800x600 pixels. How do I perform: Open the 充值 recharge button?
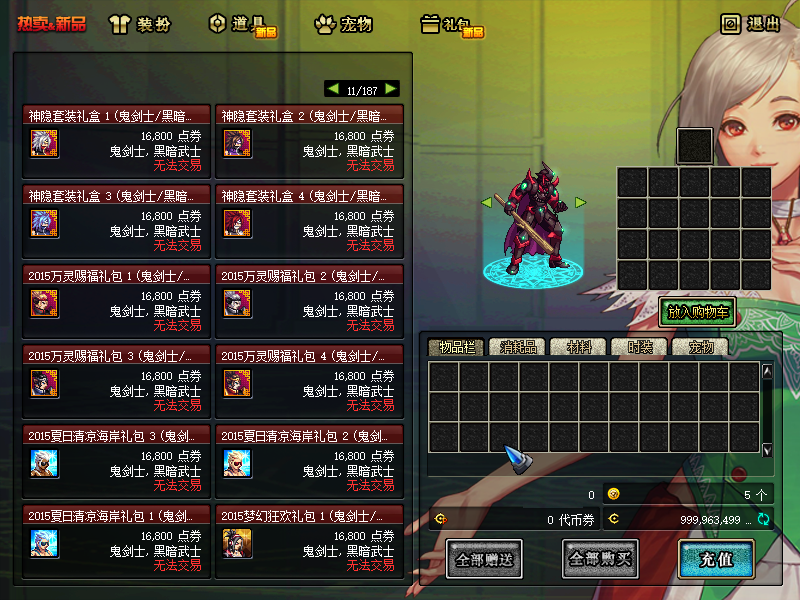[716, 559]
